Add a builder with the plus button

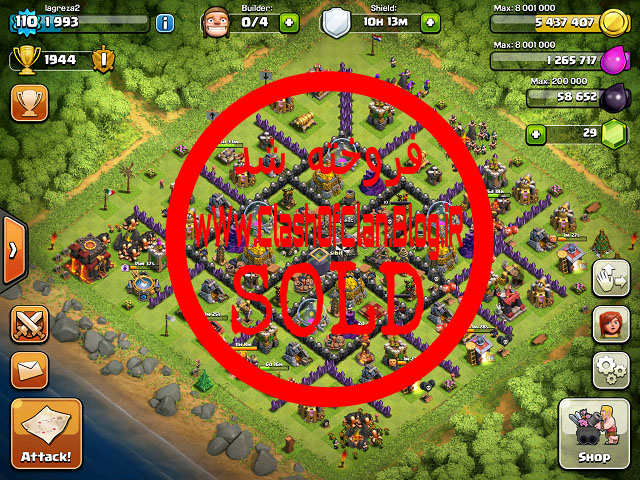[x=288, y=22]
